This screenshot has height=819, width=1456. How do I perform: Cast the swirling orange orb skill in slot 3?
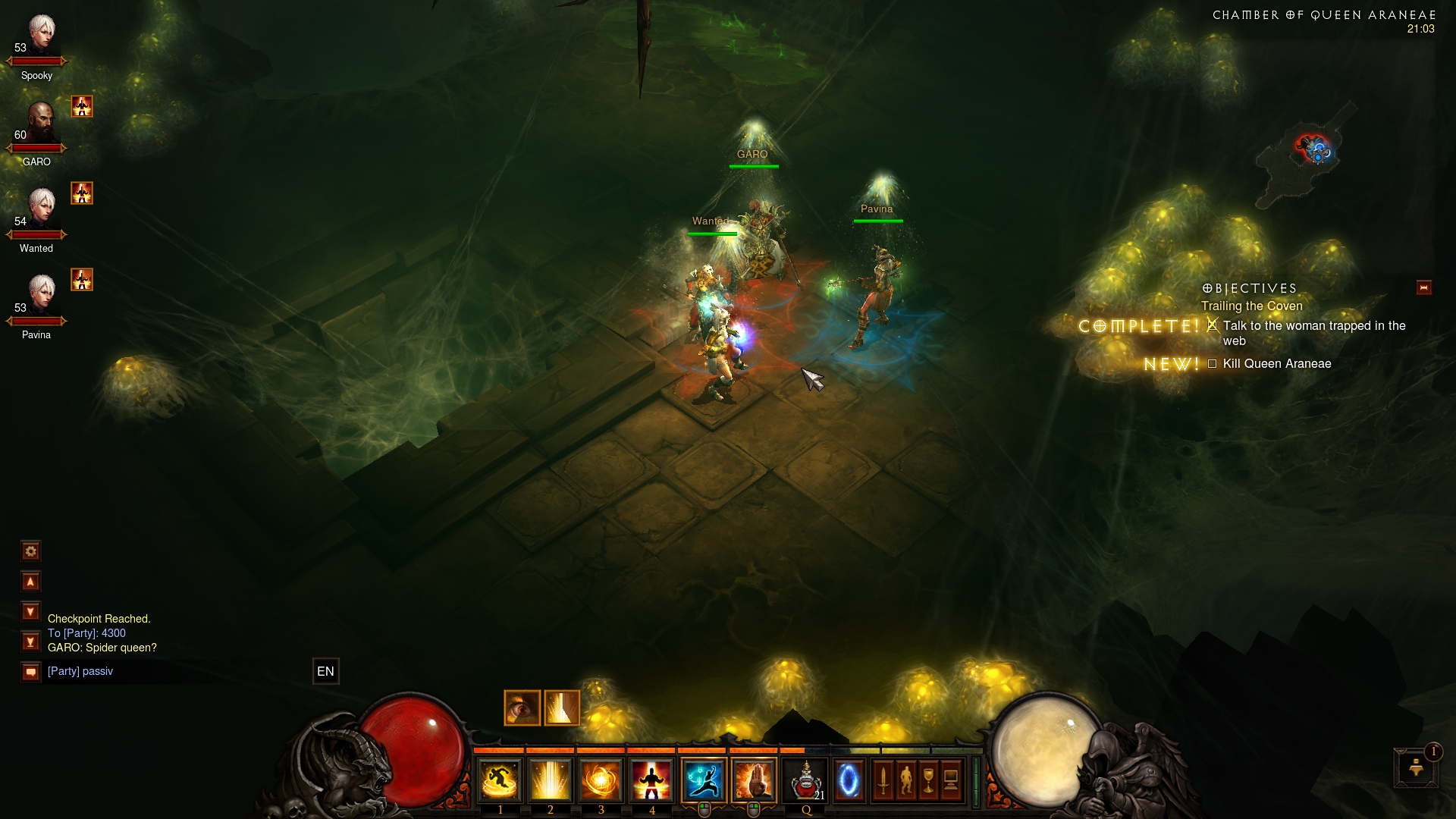(601, 780)
